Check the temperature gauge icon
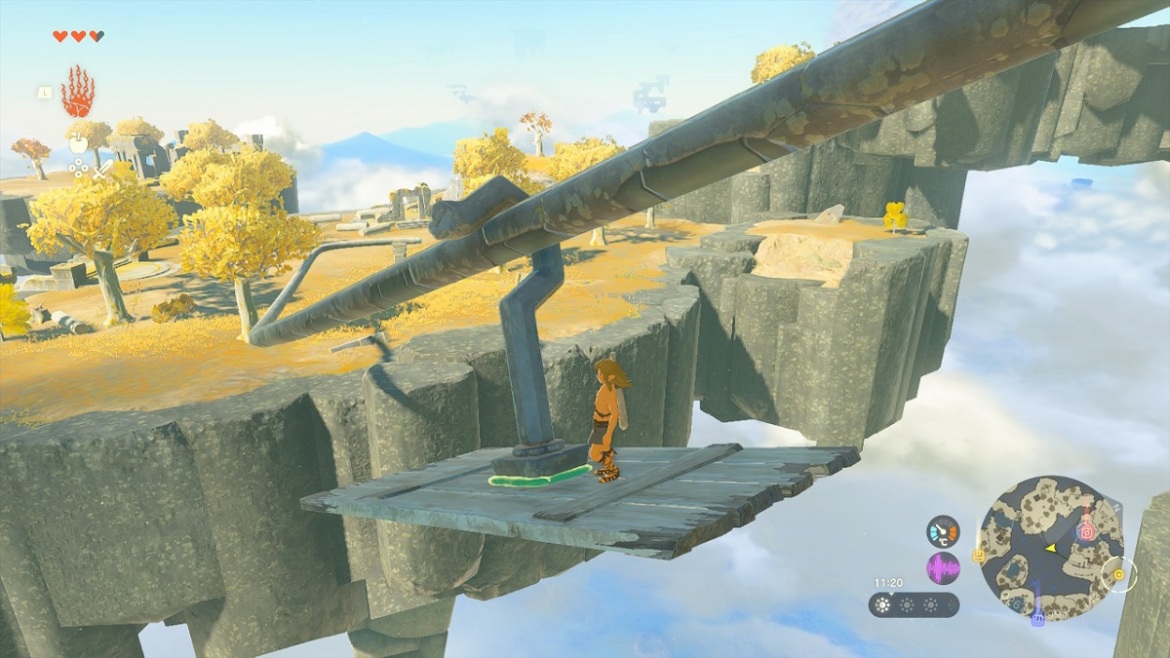1170x658 pixels. click(942, 530)
